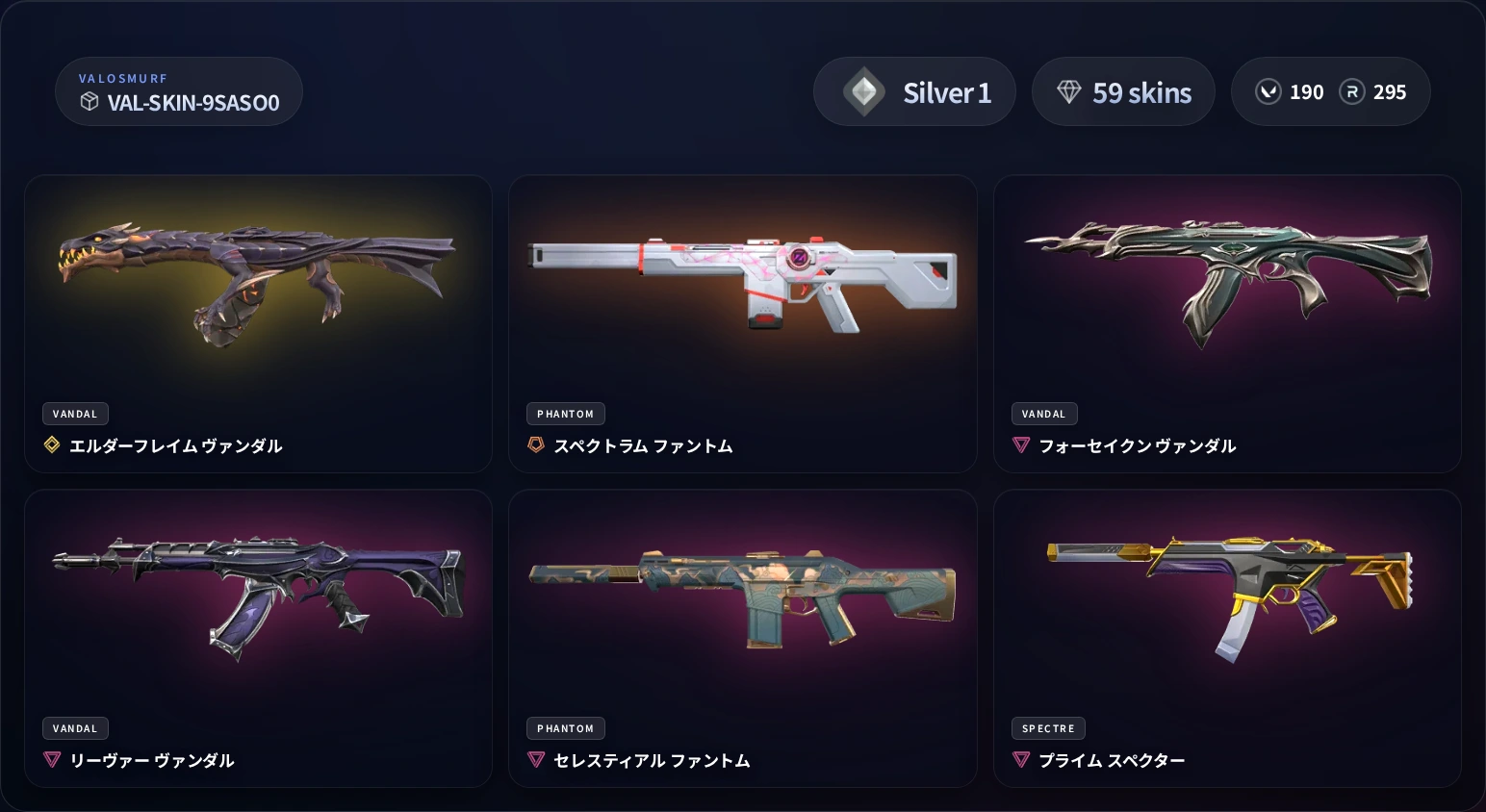Click the Valorant Points coin icon
1486x812 pixels.
pyautogui.click(x=1268, y=91)
